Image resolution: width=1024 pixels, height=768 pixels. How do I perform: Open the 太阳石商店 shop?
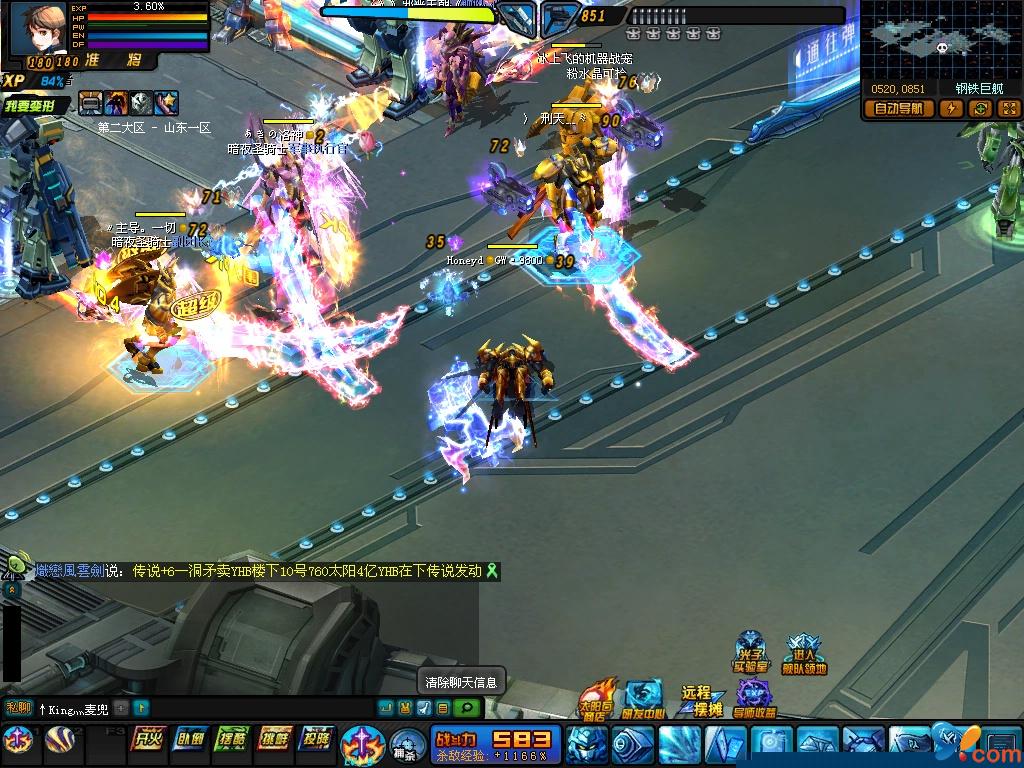click(x=598, y=698)
